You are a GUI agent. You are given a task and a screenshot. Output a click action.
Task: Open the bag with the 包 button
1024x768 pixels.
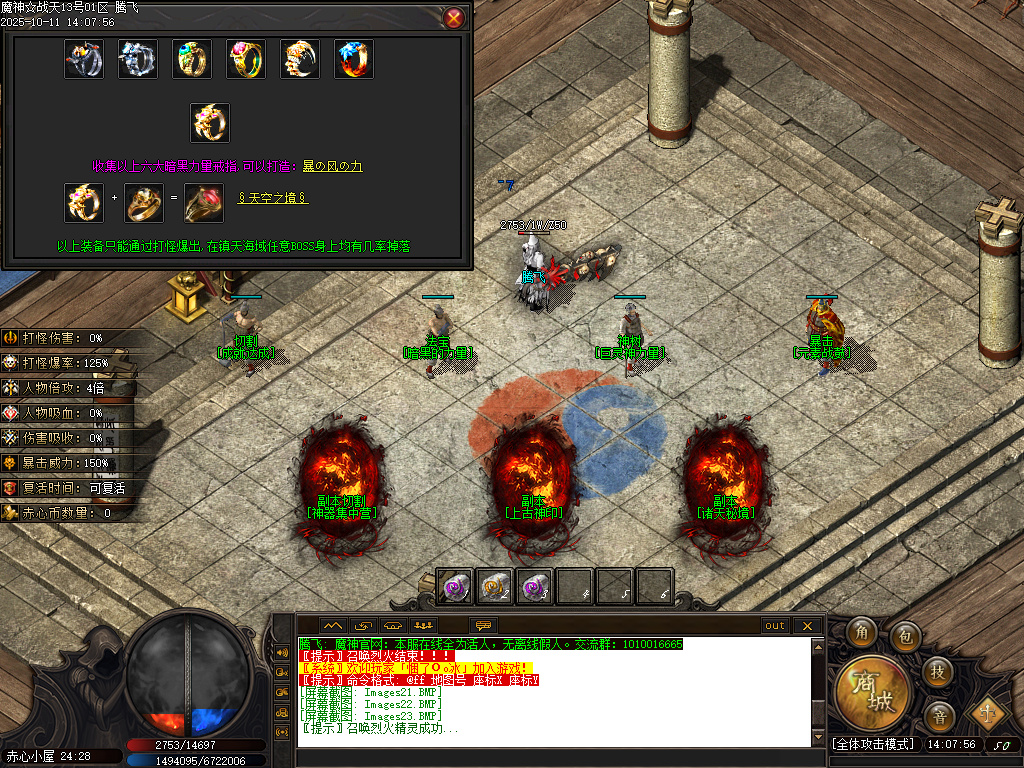904,635
